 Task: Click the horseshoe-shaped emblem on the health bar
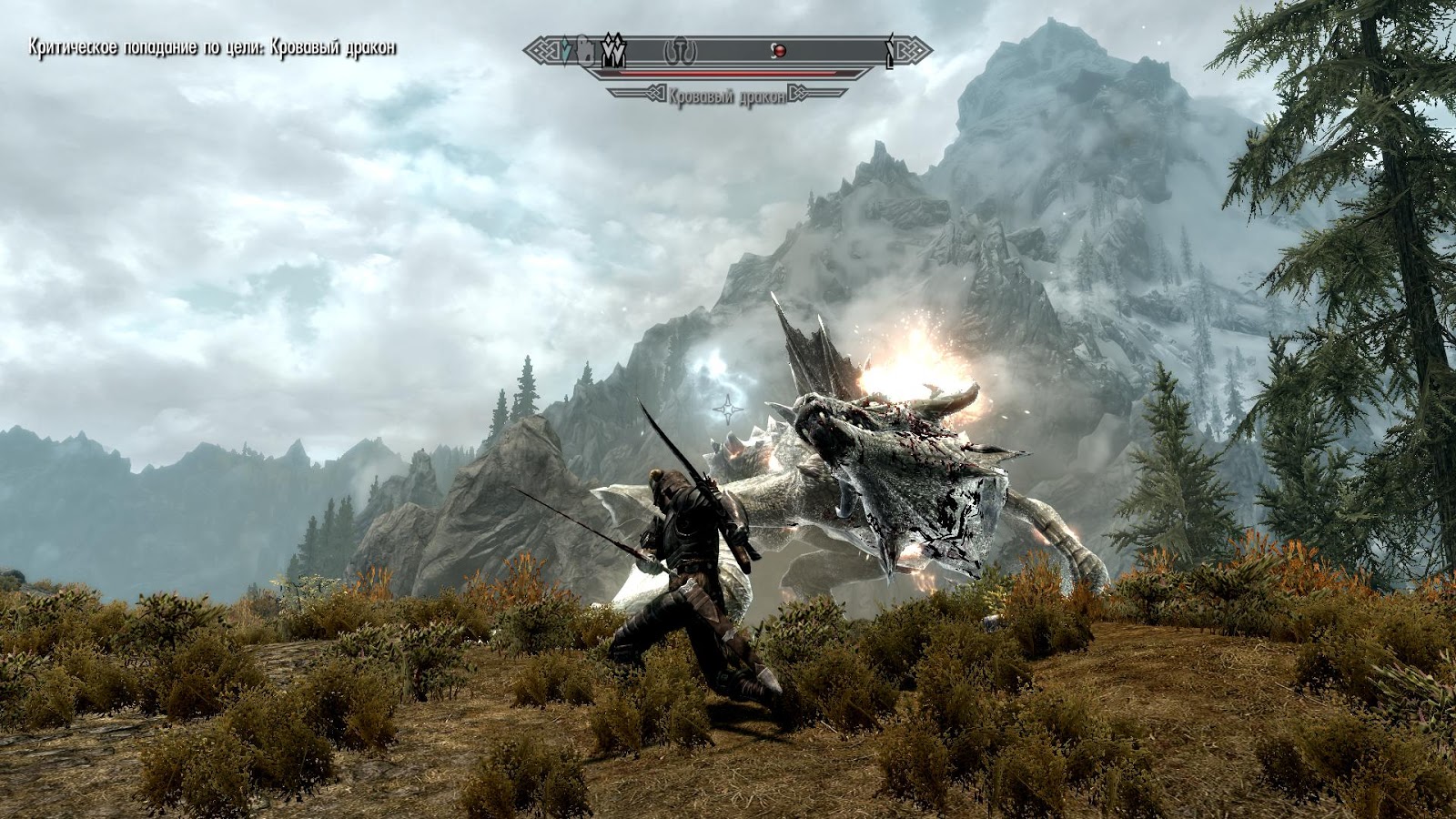pyautogui.click(x=680, y=51)
